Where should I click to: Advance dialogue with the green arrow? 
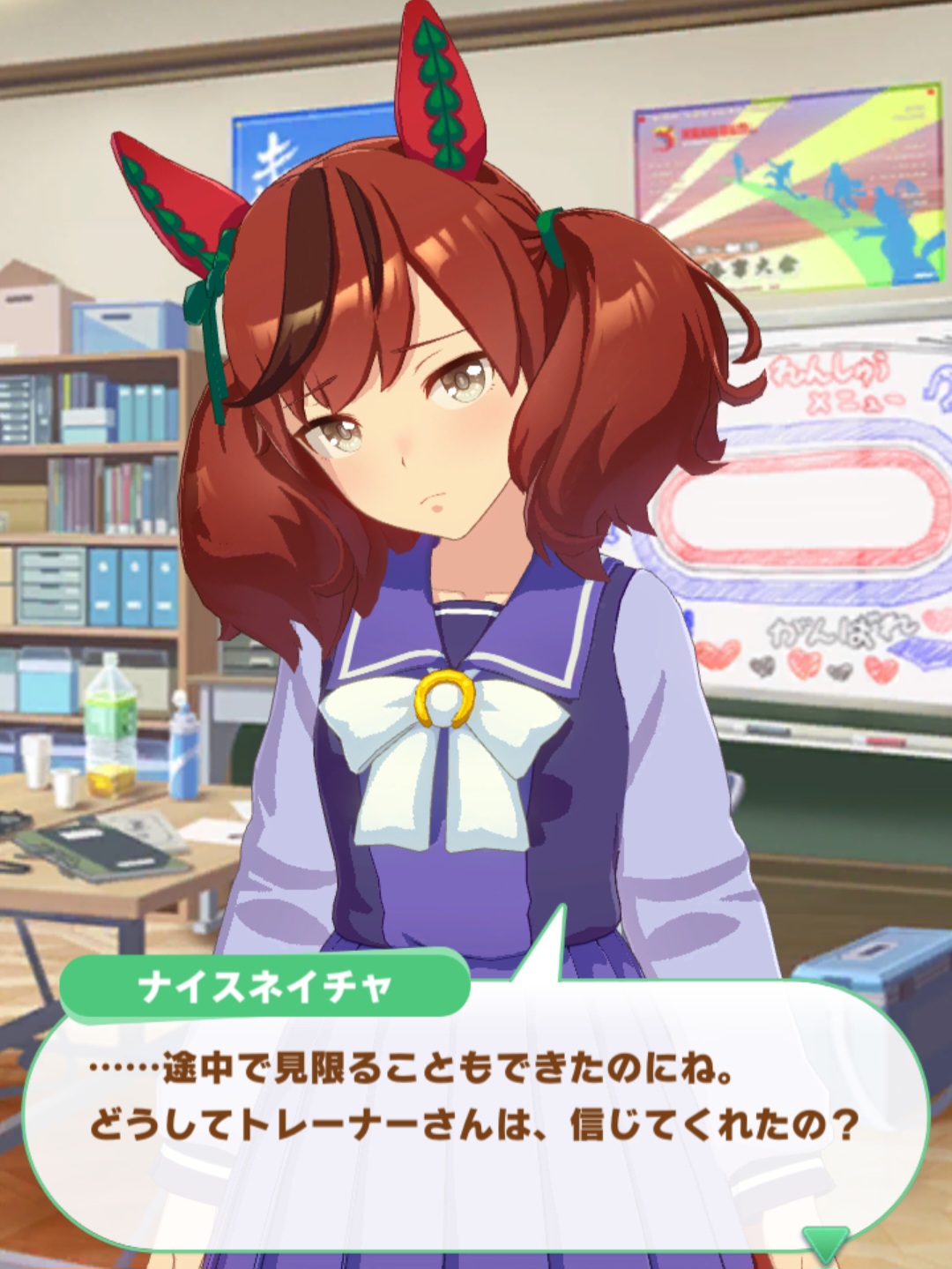click(x=826, y=1243)
